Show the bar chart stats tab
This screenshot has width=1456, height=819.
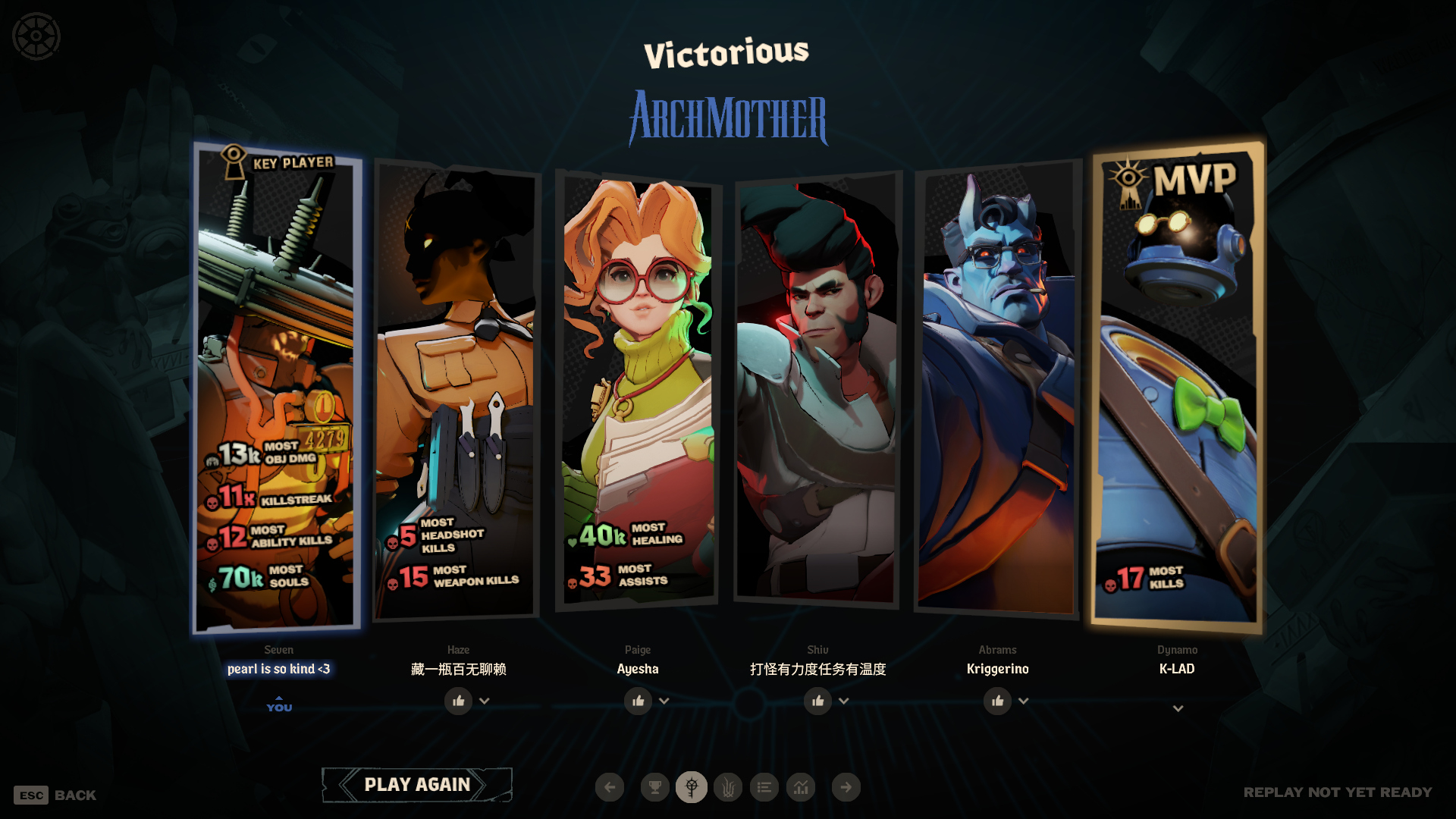pos(801,787)
